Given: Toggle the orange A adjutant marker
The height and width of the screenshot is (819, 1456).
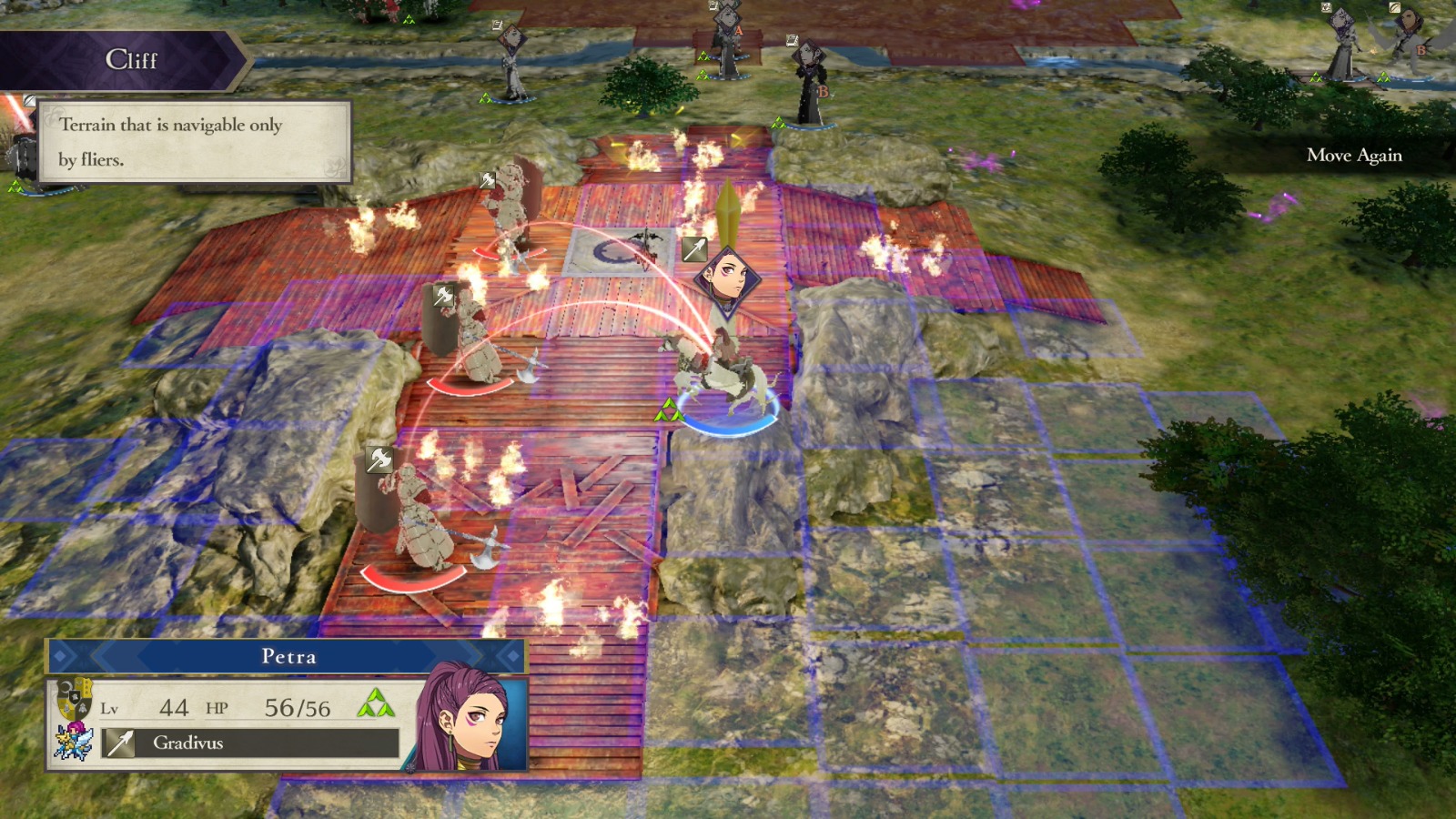Looking at the screenshot, I should [738, 31].
